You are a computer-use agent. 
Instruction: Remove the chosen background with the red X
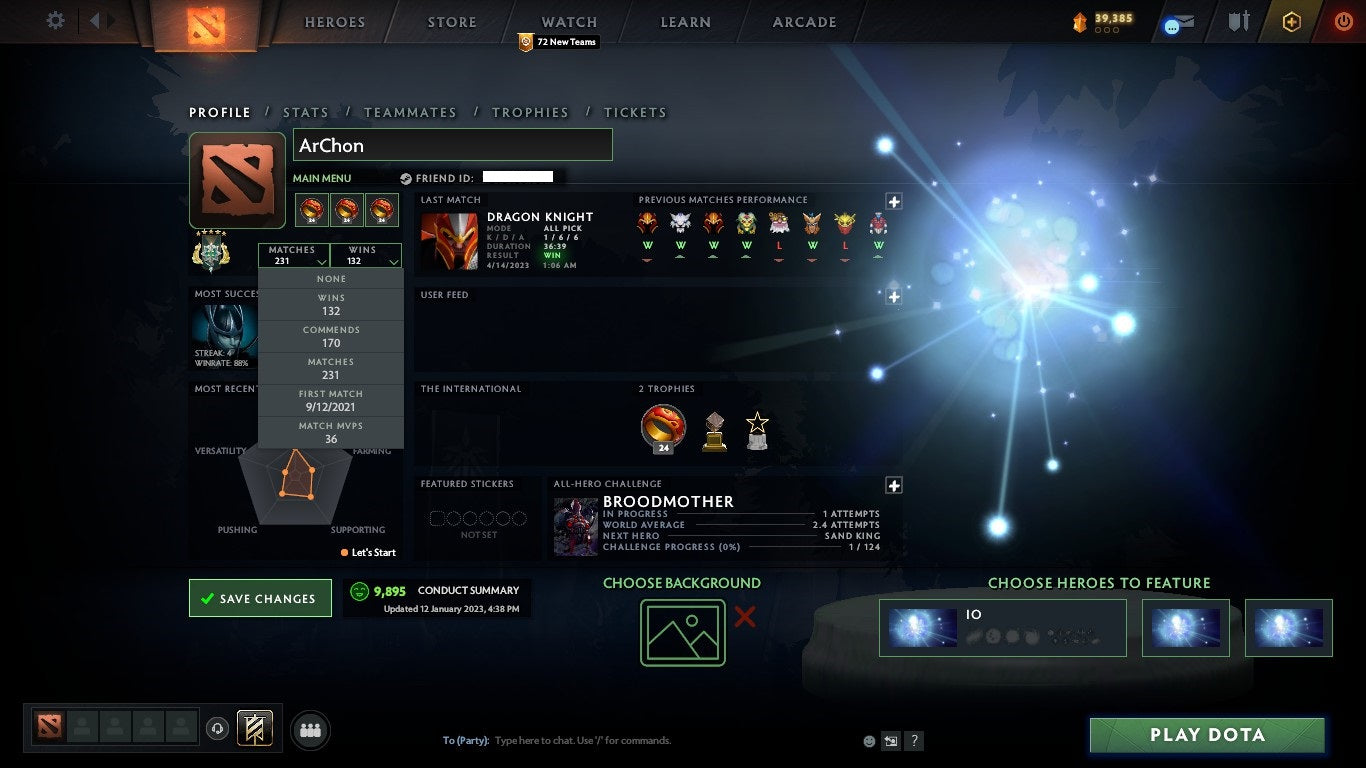point(744,618)
